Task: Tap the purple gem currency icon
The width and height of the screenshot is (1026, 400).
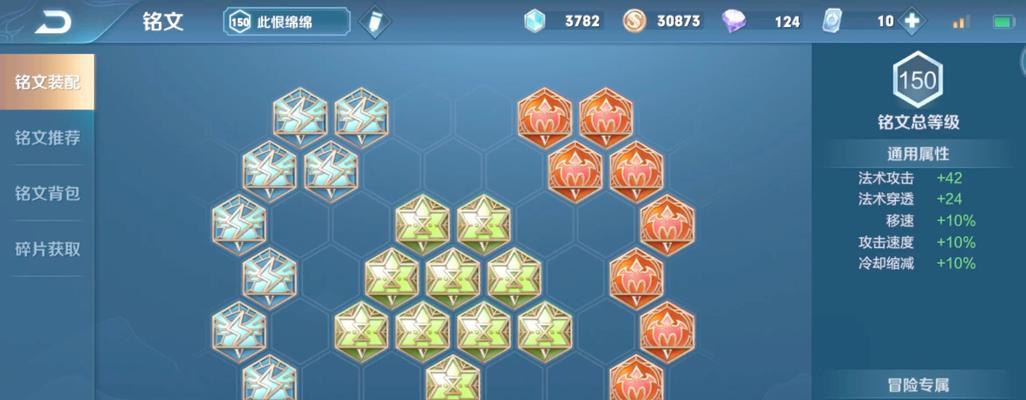Action: point(733,21)
